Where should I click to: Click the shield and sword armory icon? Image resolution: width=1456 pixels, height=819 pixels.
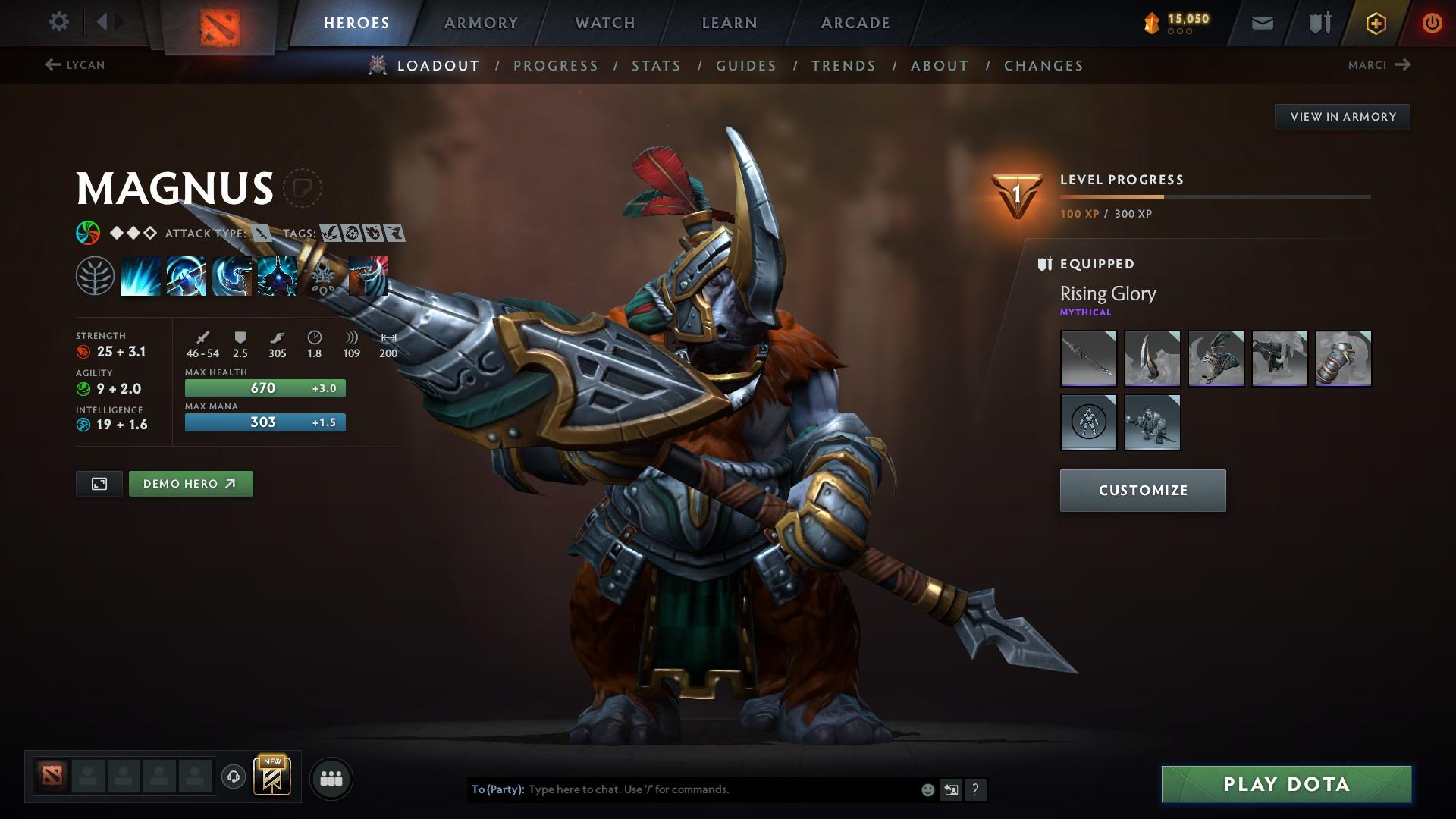coord(1319,22)
